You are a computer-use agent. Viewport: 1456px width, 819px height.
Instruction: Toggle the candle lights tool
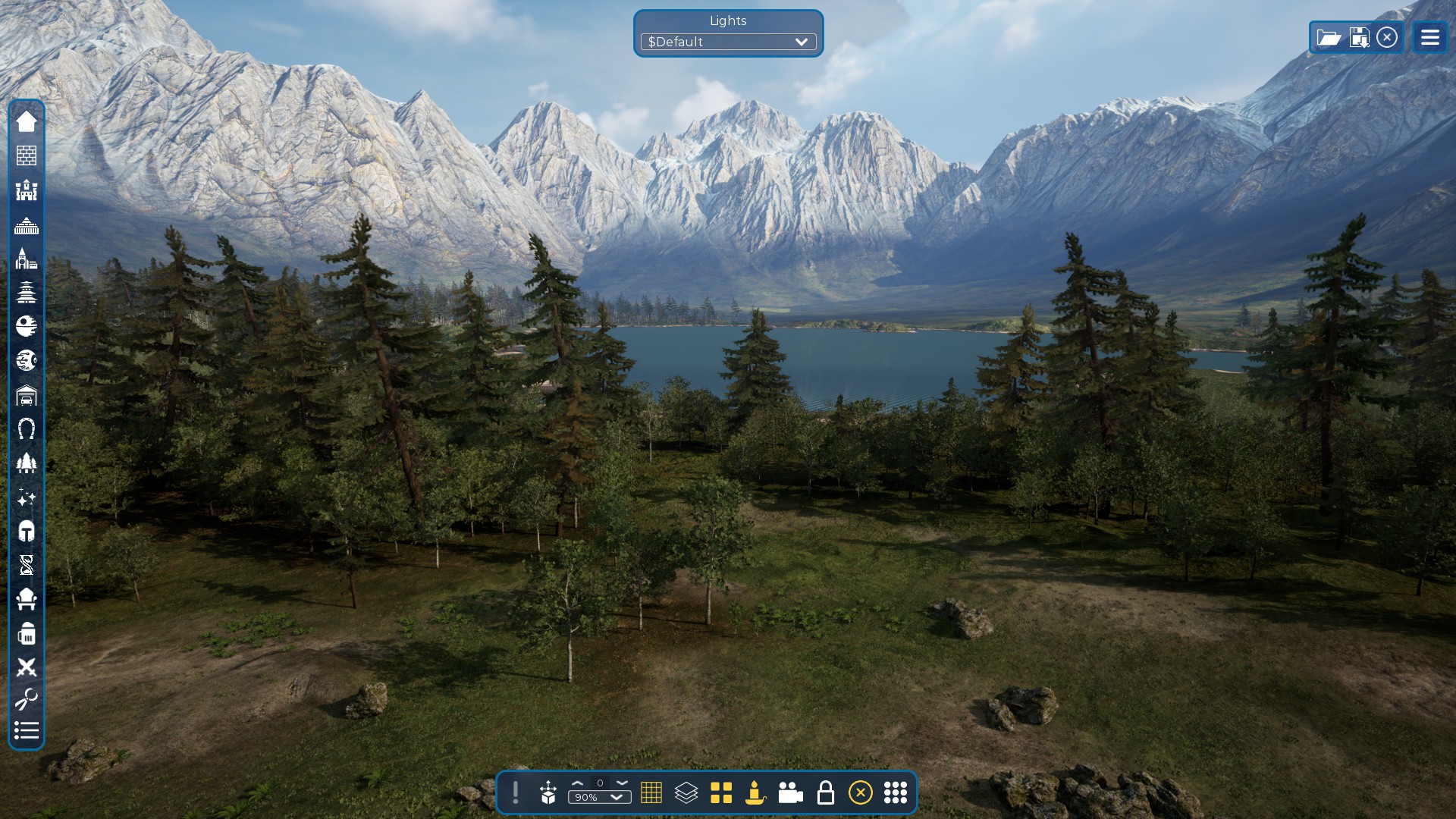point(755,792)
